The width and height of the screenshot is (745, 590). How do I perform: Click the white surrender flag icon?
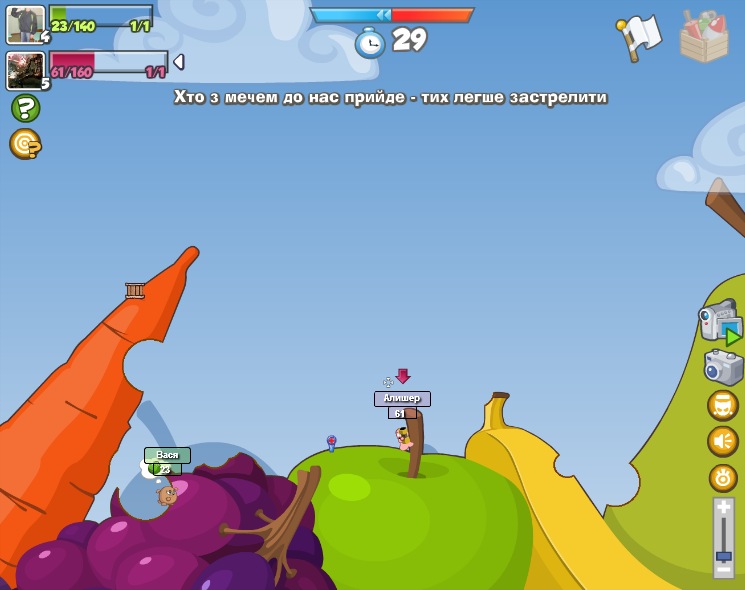(640, 38)
